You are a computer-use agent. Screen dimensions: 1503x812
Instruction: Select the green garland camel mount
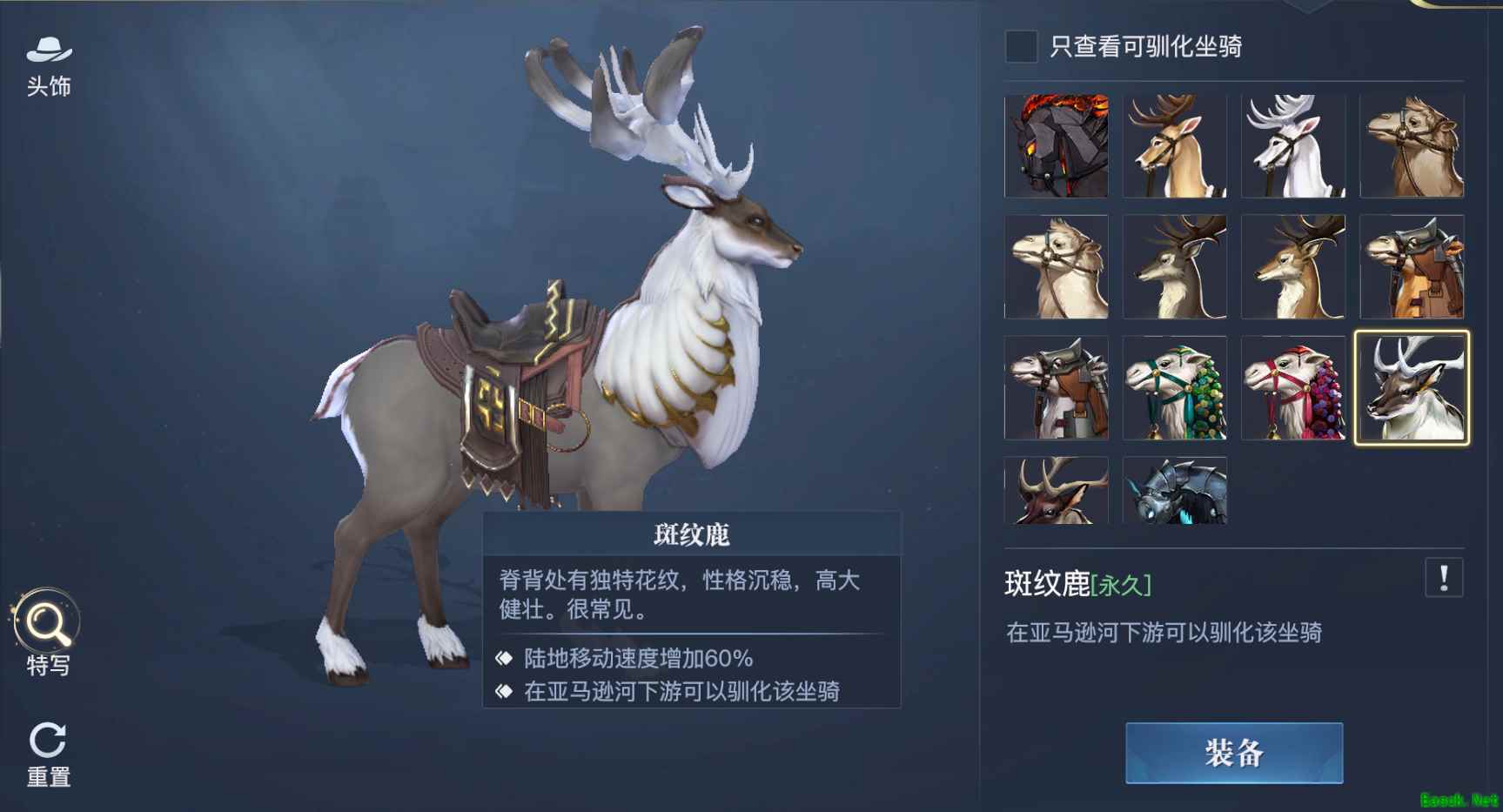click(x=1174, y=387)
